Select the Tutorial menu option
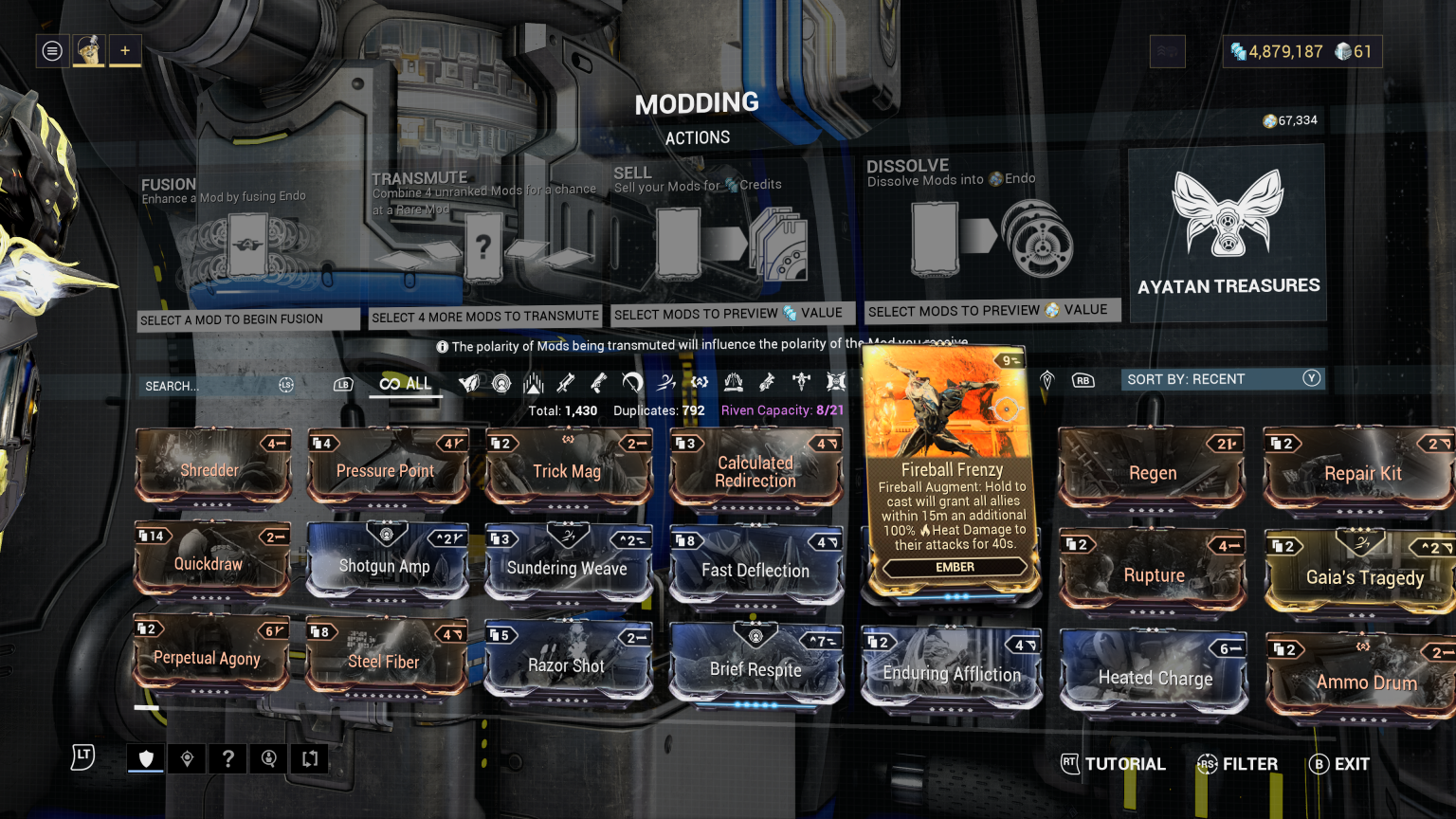The width and height of the screenshot is (1456, 819). pos(1113,764)
